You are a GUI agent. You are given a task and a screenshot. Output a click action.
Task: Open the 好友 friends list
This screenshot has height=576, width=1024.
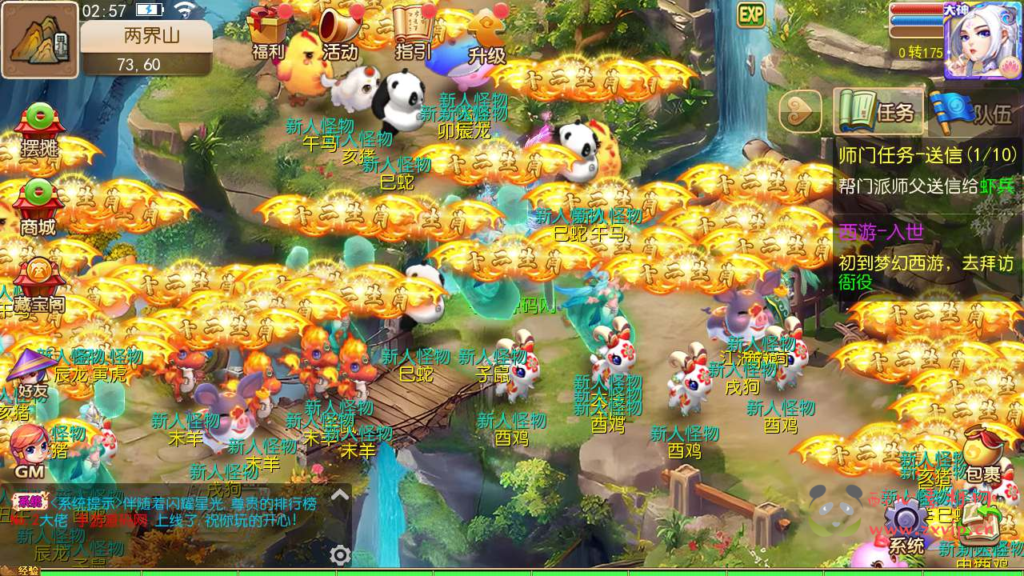pyautogui.click(x=30, y=375)
